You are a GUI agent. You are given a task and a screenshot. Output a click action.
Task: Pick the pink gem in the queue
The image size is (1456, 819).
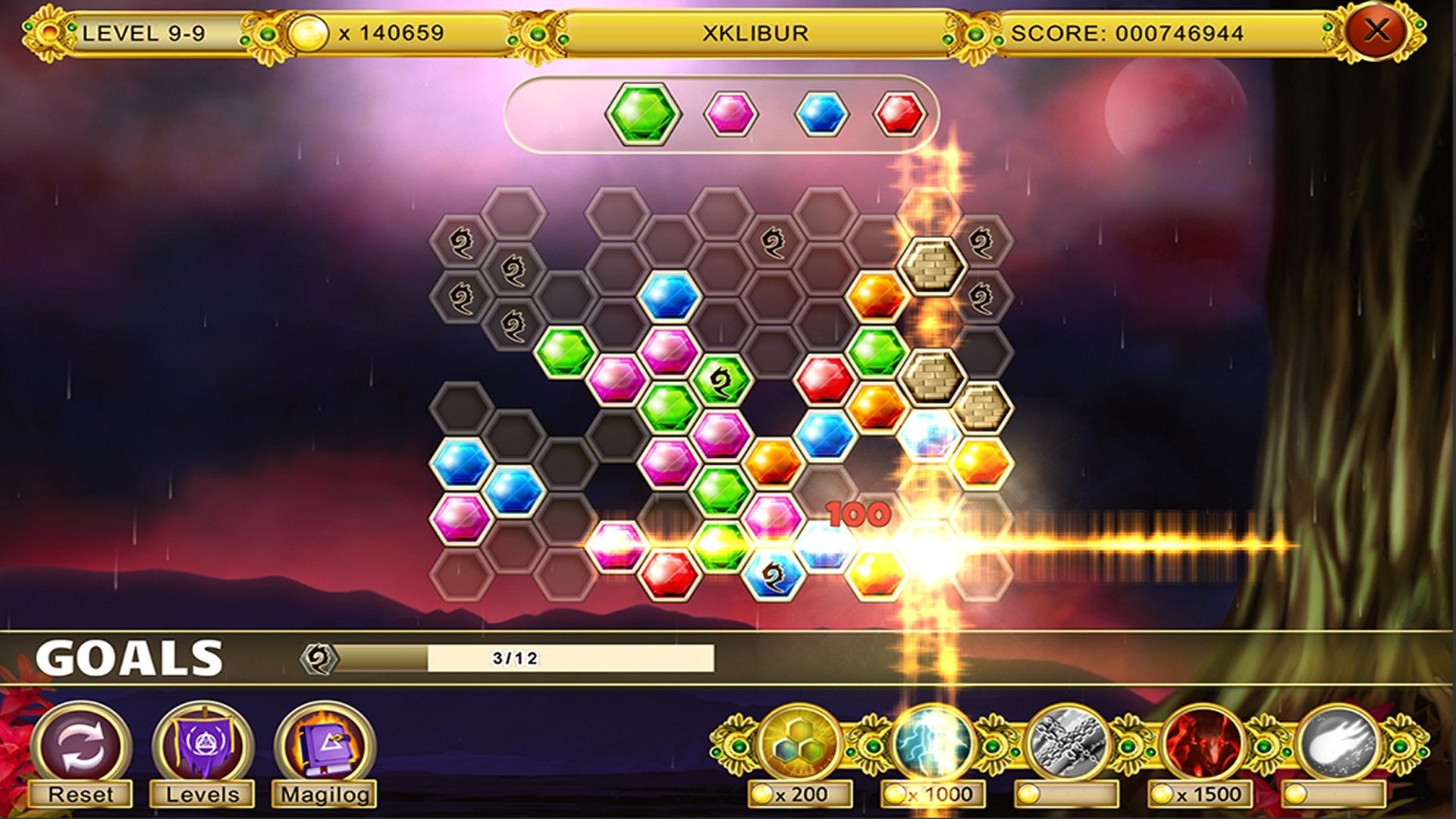731,115
